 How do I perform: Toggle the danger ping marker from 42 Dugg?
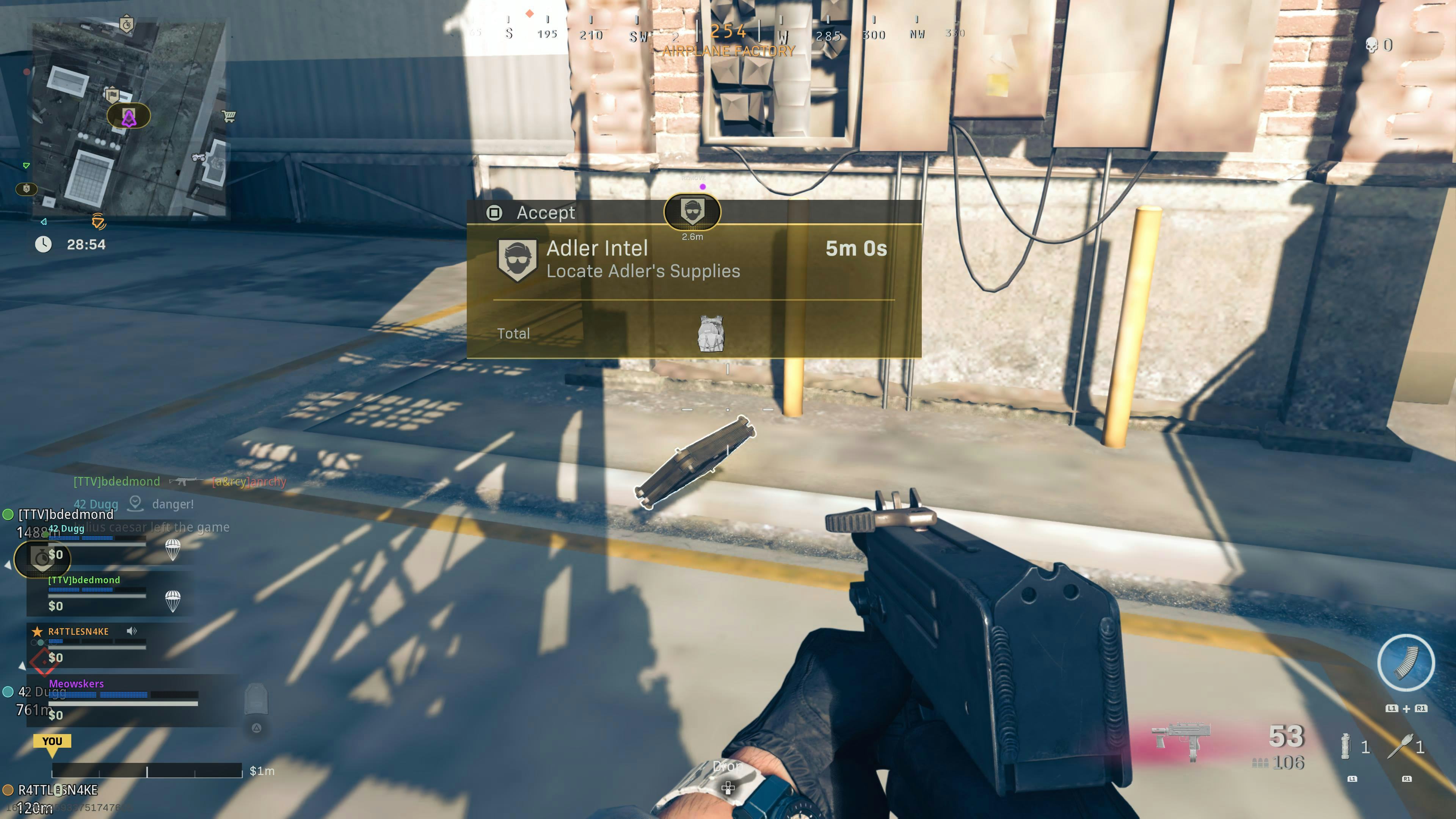click(136, 504)
